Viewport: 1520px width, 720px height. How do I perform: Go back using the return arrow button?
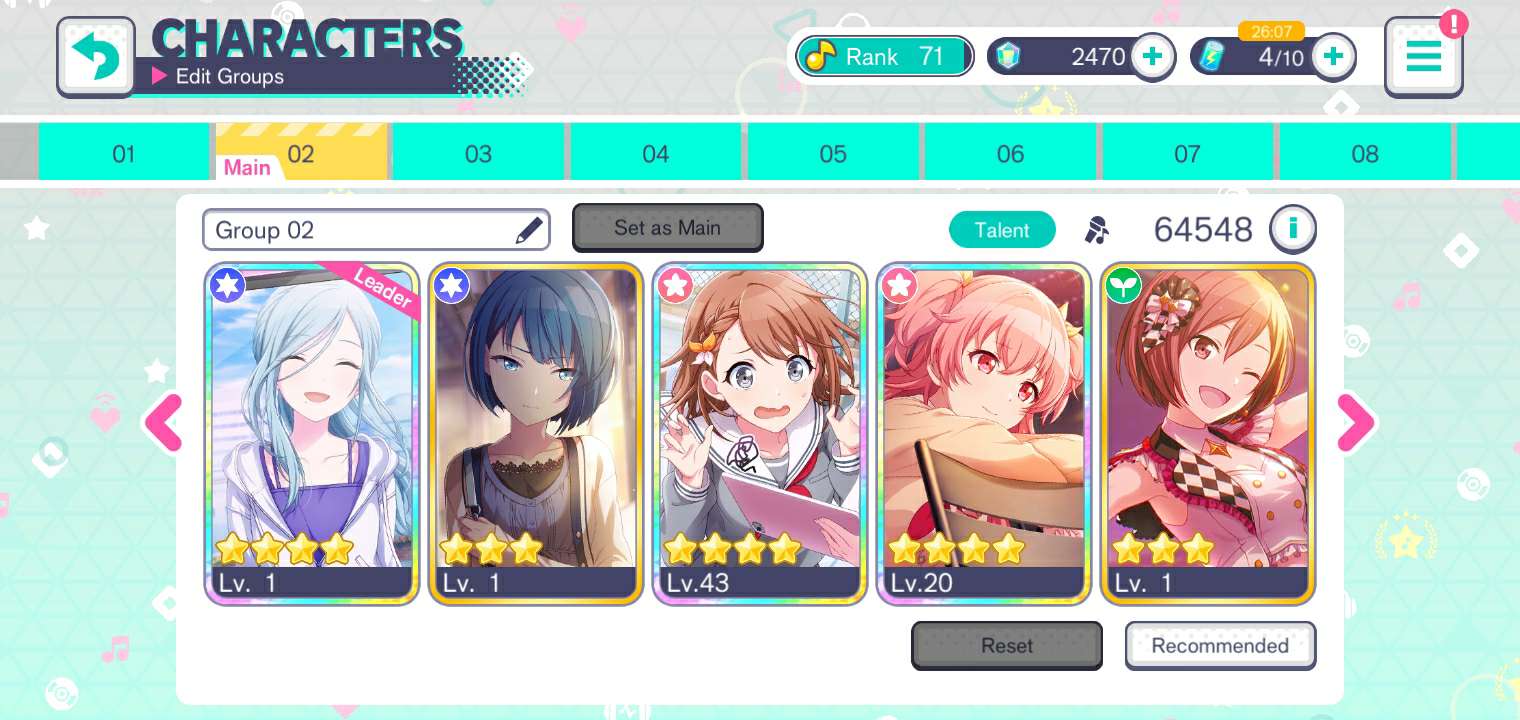point(96,57)
